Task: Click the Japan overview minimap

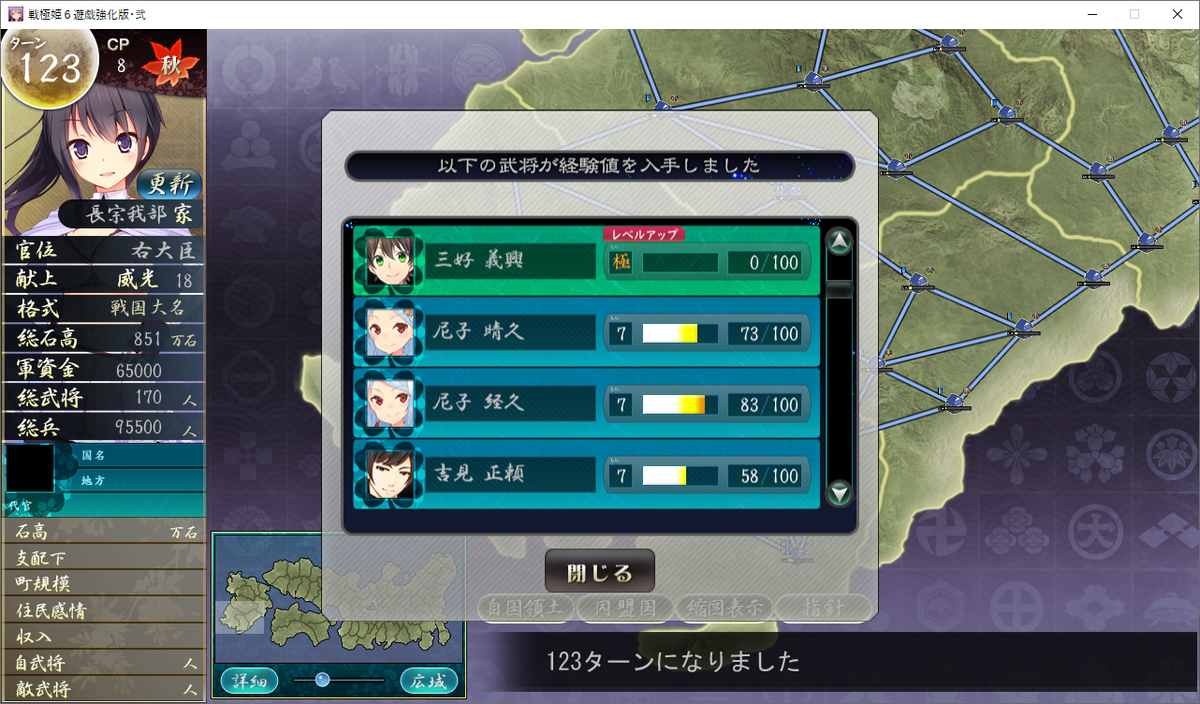Action: tap(338, 600)
